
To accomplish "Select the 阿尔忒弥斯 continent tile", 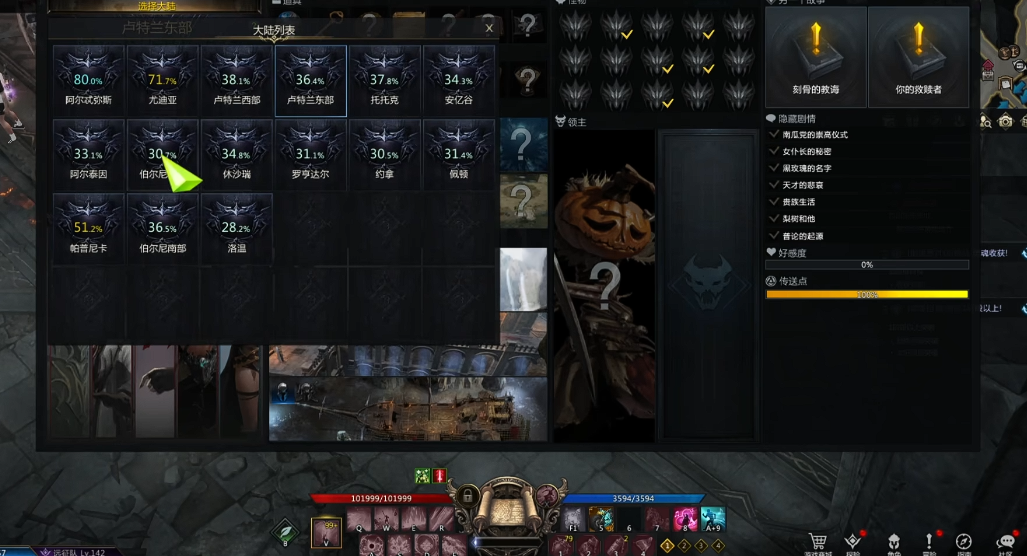I will pos(89,80).
